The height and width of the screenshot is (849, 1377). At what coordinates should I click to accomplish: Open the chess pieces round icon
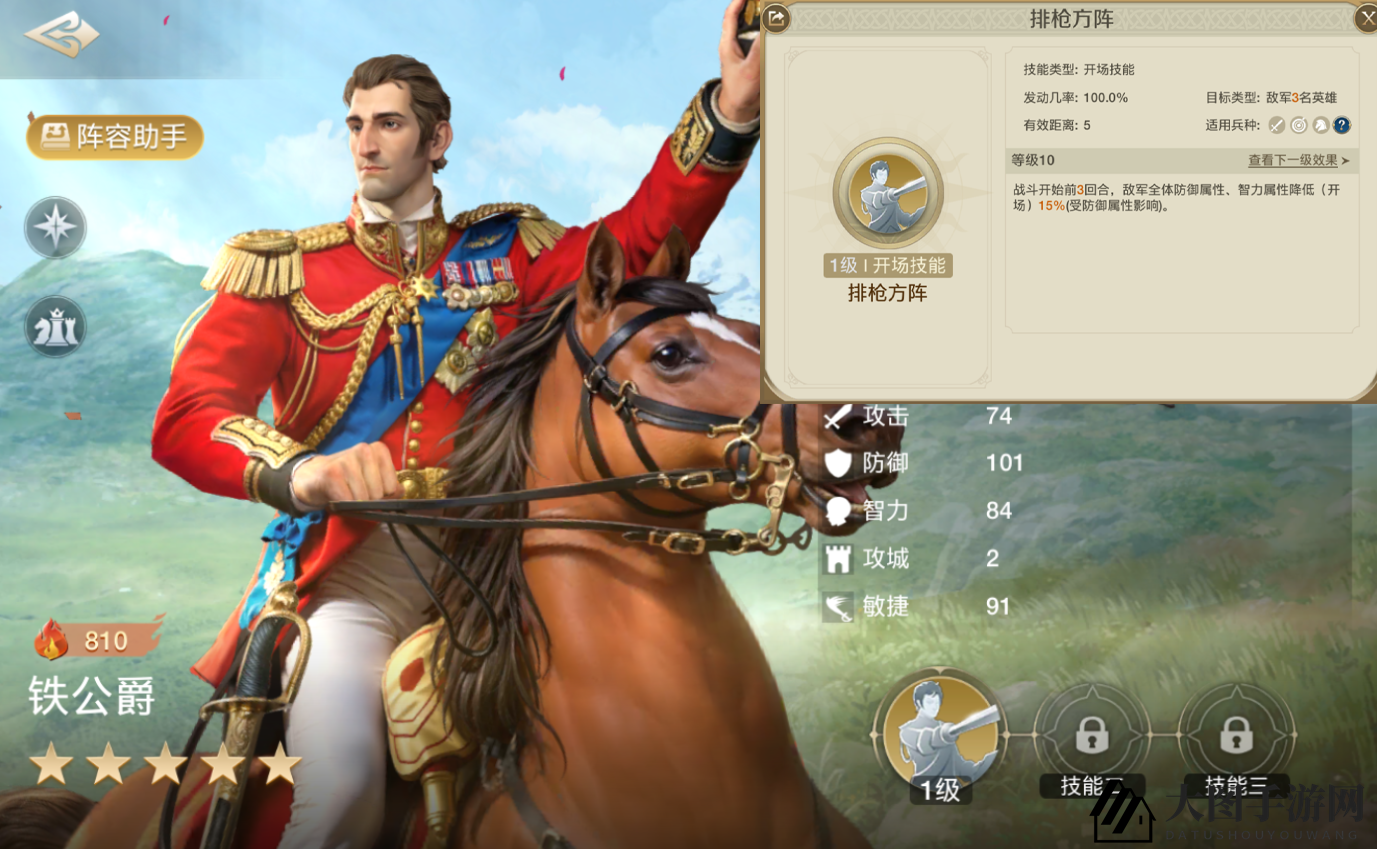pyautogui.click(x=56, y=327)
